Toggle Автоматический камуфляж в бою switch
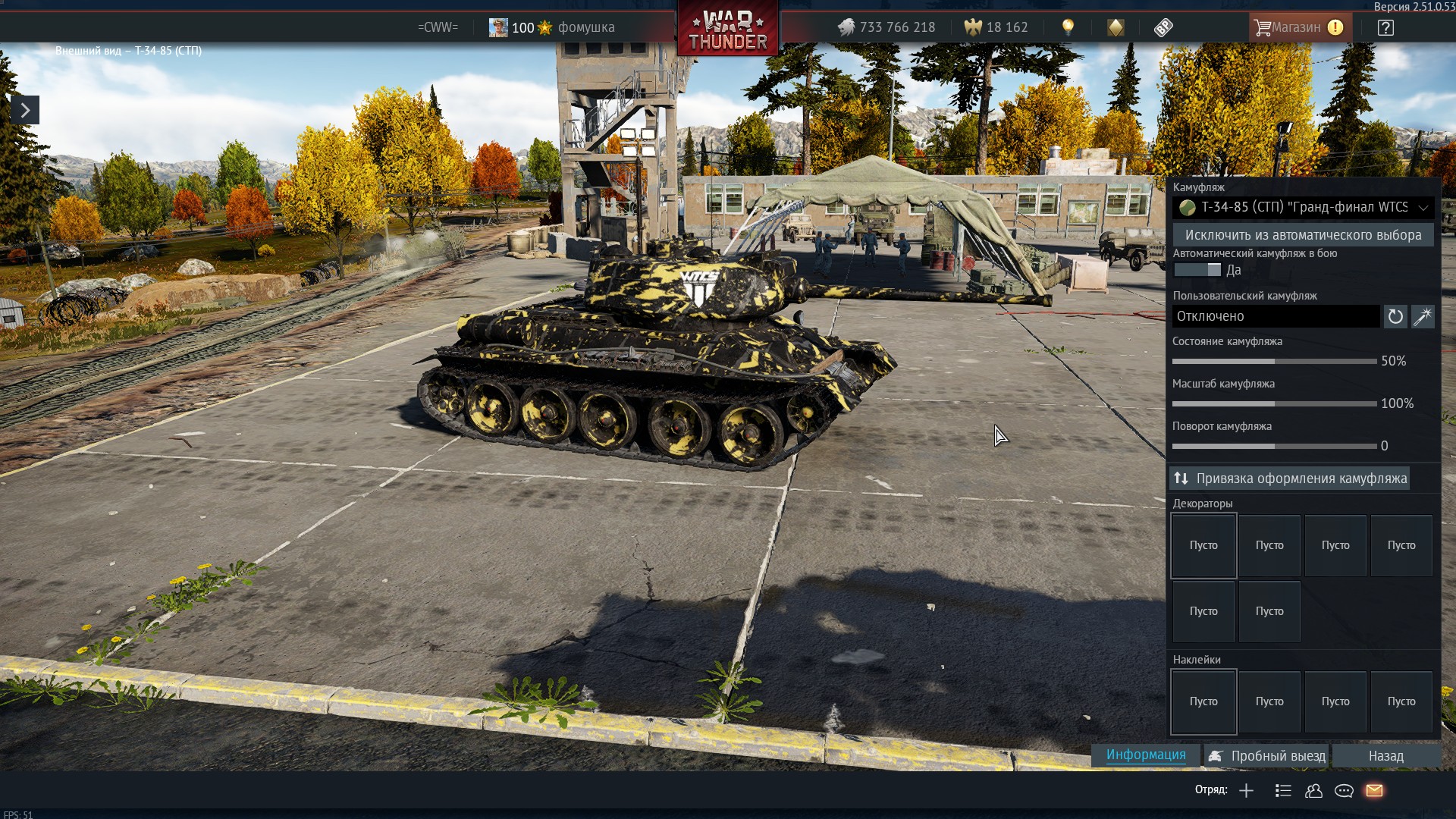This screenshot has height=819, width=1456. (1197, 270)
